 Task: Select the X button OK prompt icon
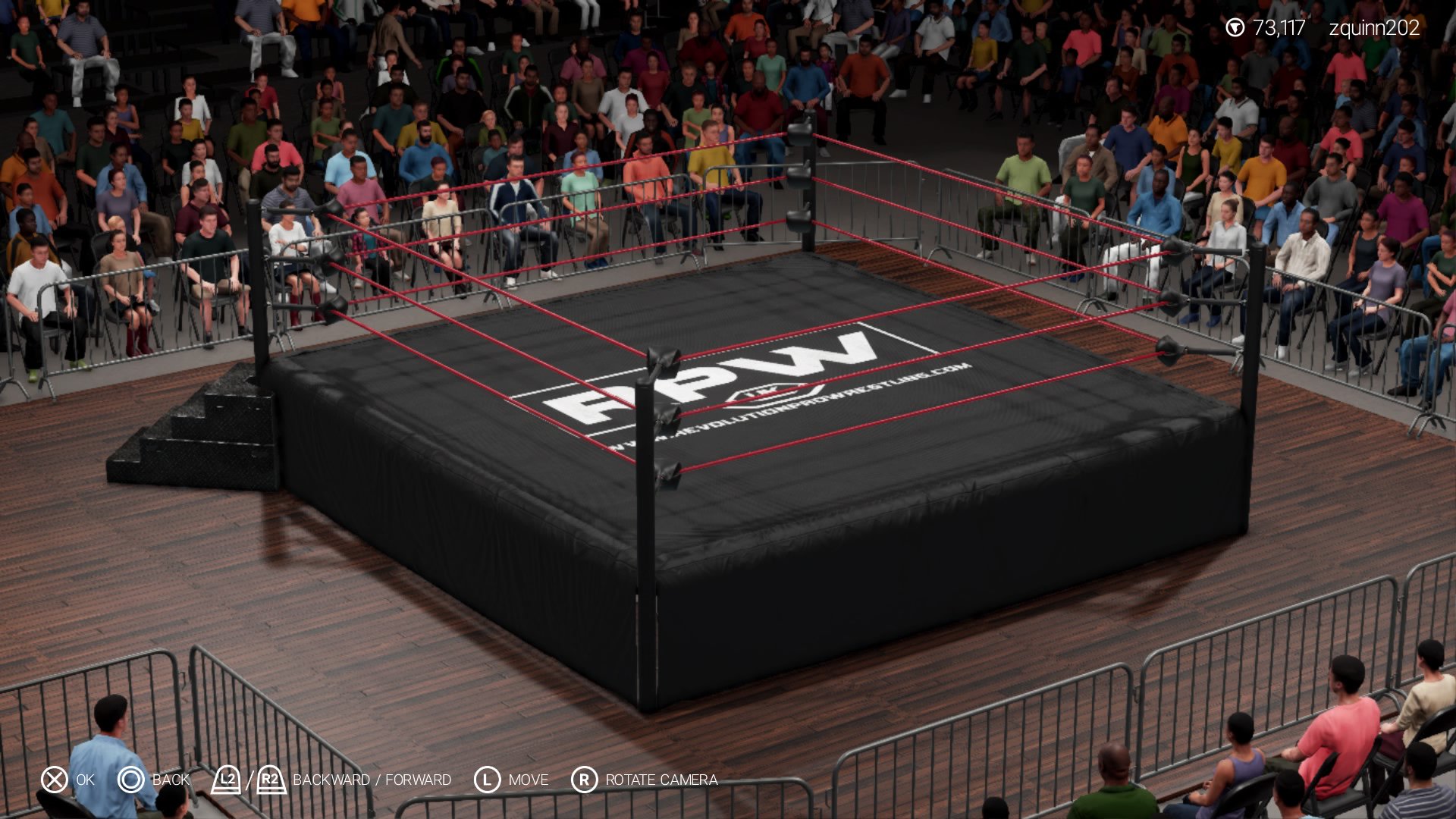[x=53, y=779]
